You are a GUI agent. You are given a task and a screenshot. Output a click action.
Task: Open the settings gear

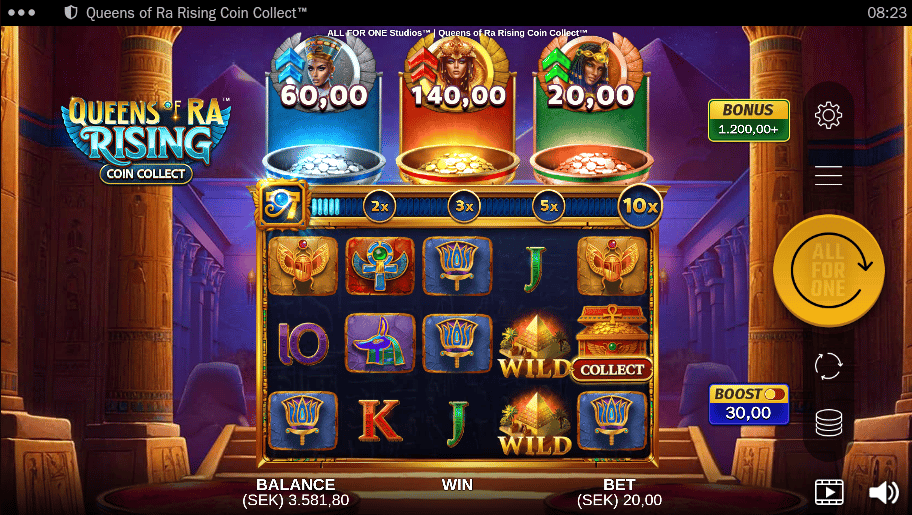[x=828, y=116]
